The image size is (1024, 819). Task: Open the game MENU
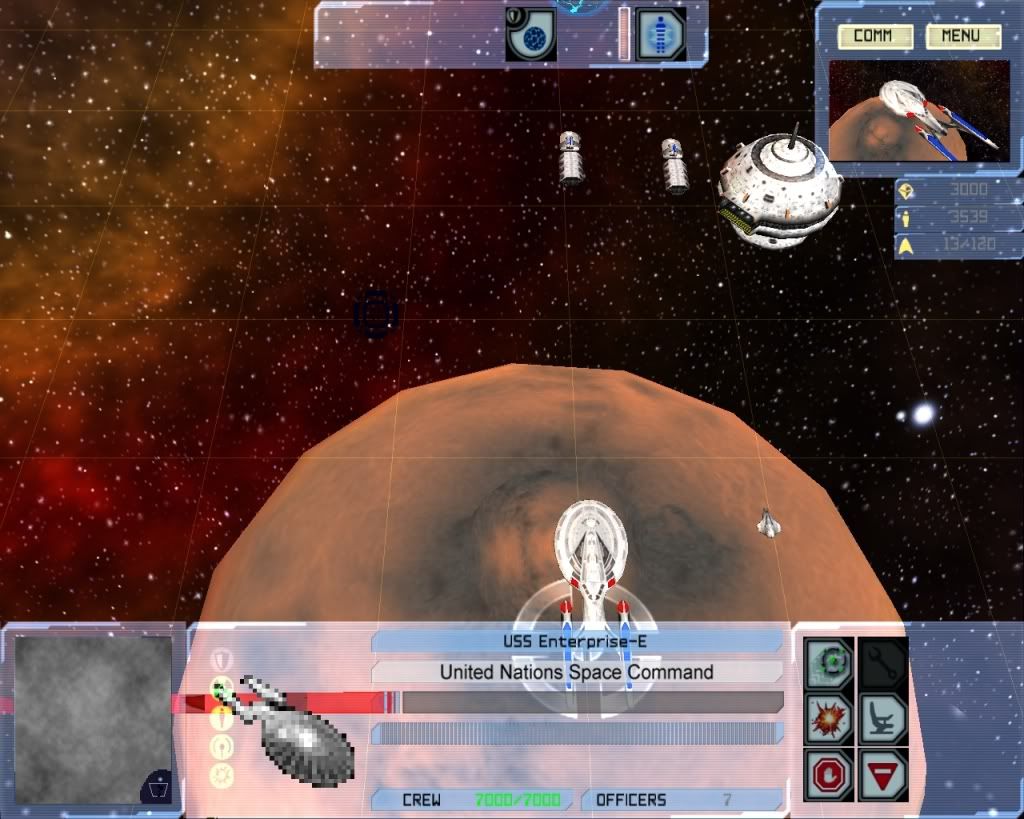pos(962,37)
